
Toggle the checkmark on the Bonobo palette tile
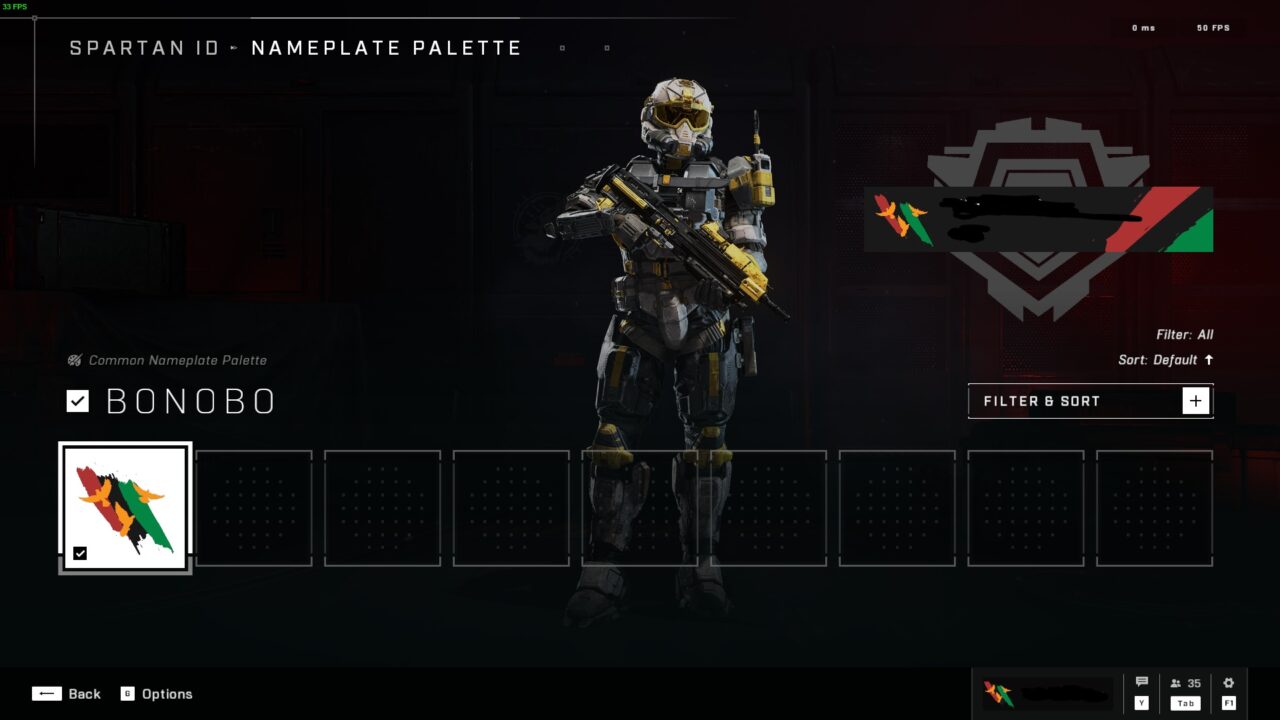[x=80, y=553]
